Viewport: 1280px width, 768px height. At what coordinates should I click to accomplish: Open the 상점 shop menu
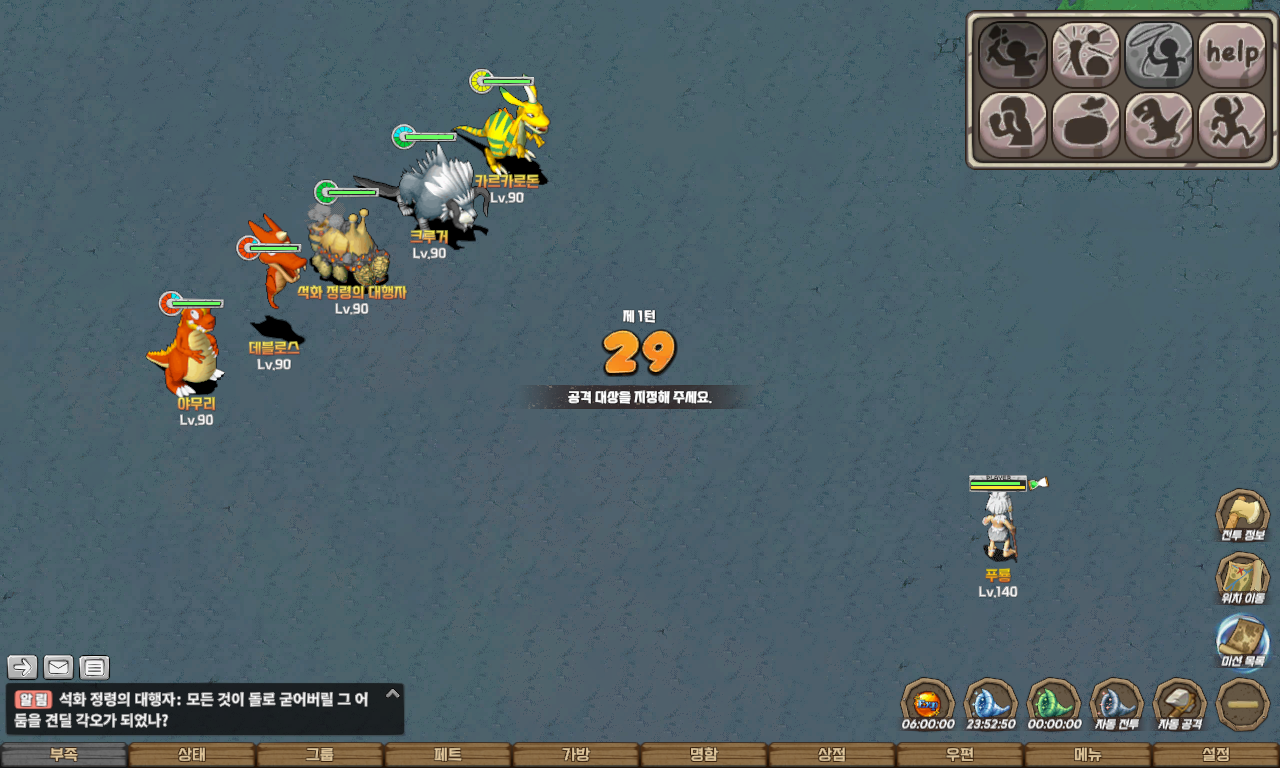tap(832, 755)
